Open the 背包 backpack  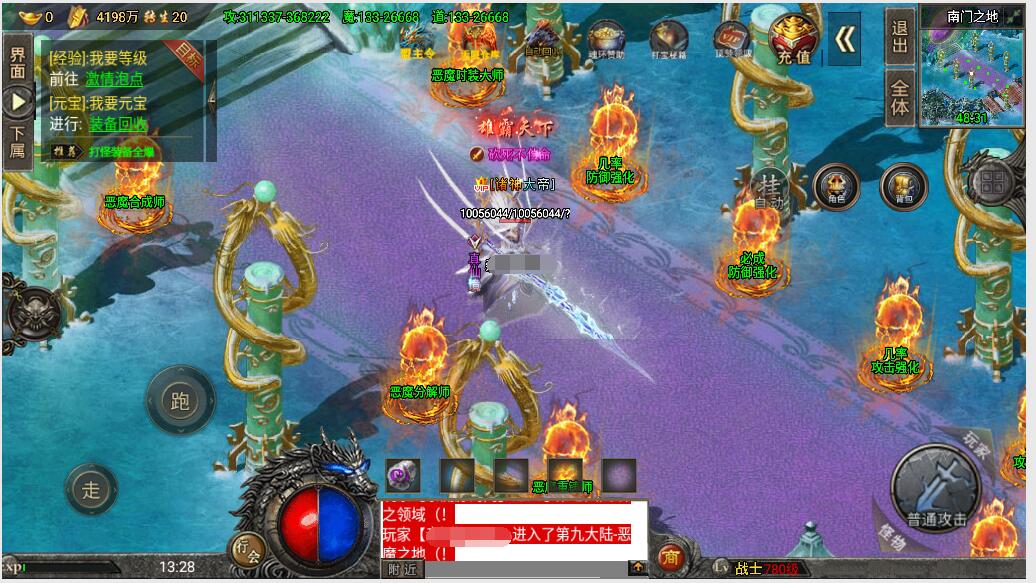(903, 187)
